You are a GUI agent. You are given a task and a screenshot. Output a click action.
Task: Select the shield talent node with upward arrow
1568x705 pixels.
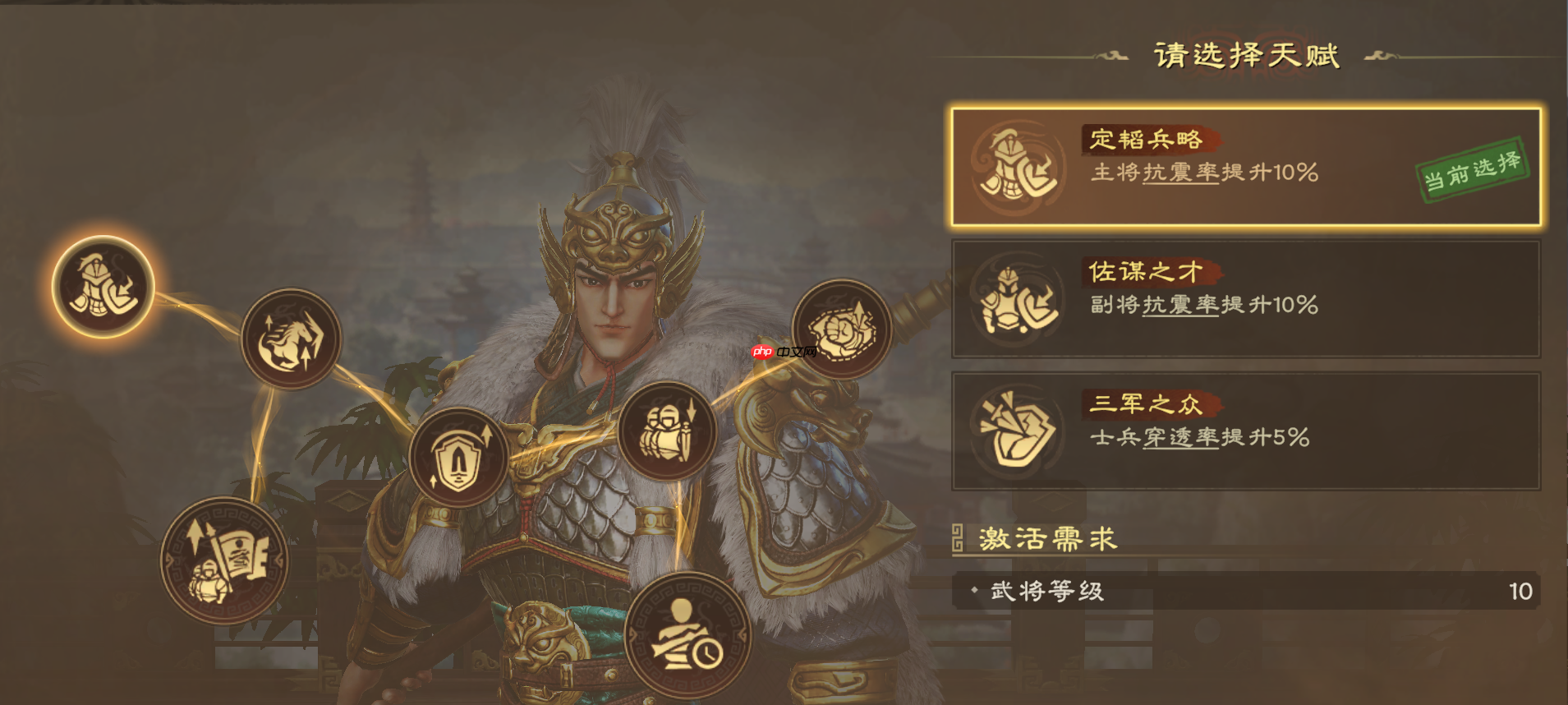[457, 457]
